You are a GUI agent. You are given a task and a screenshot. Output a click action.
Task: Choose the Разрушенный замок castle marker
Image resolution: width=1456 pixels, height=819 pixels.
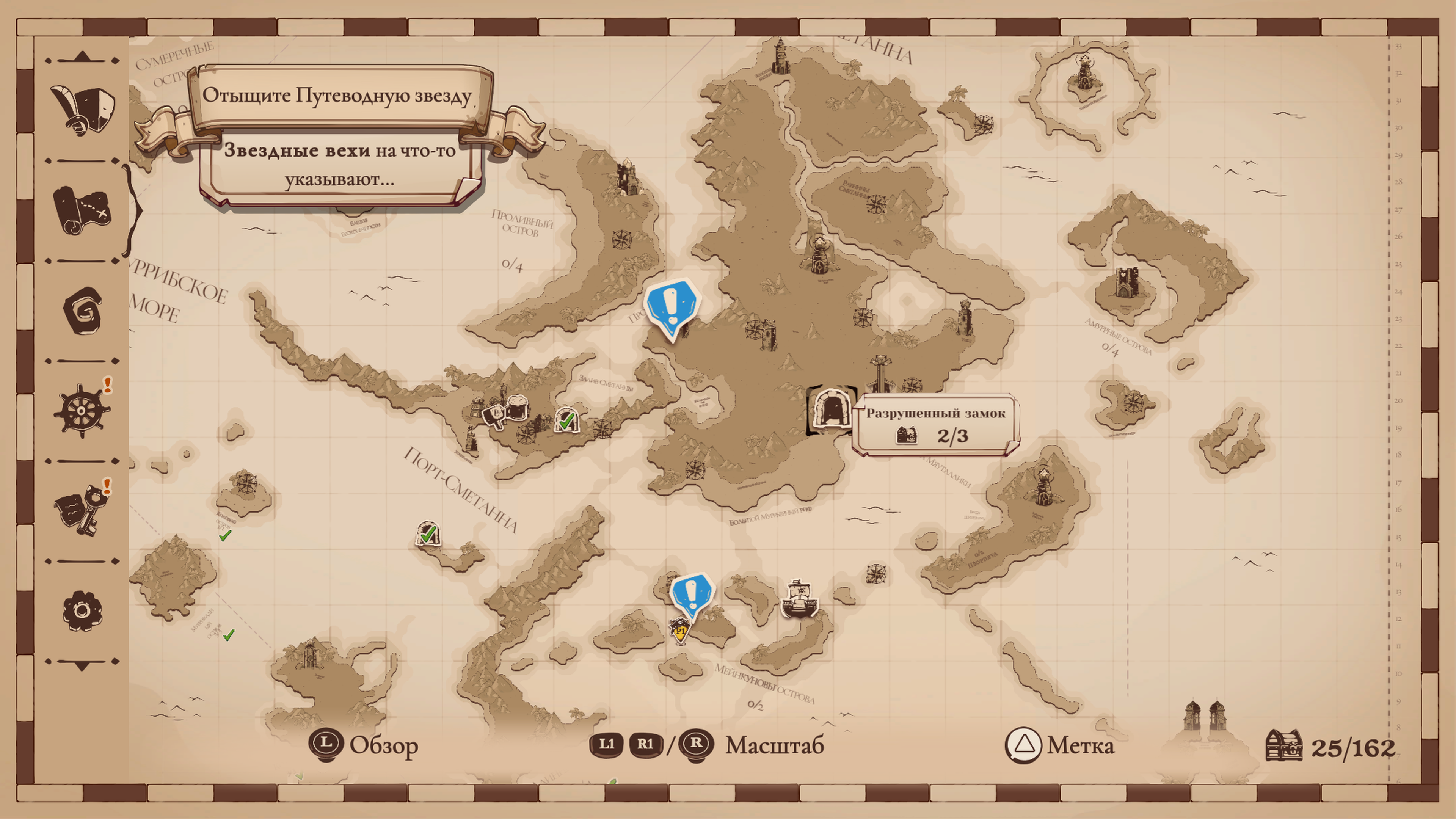(830, 410)
